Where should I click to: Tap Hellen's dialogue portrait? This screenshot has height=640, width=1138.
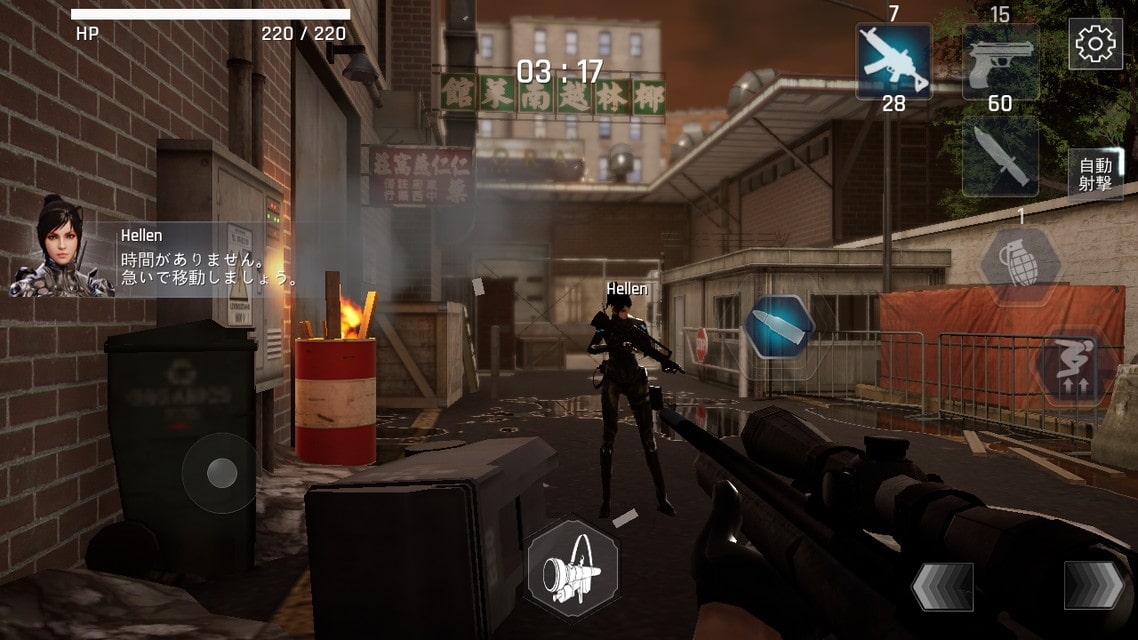click(60, 246)
